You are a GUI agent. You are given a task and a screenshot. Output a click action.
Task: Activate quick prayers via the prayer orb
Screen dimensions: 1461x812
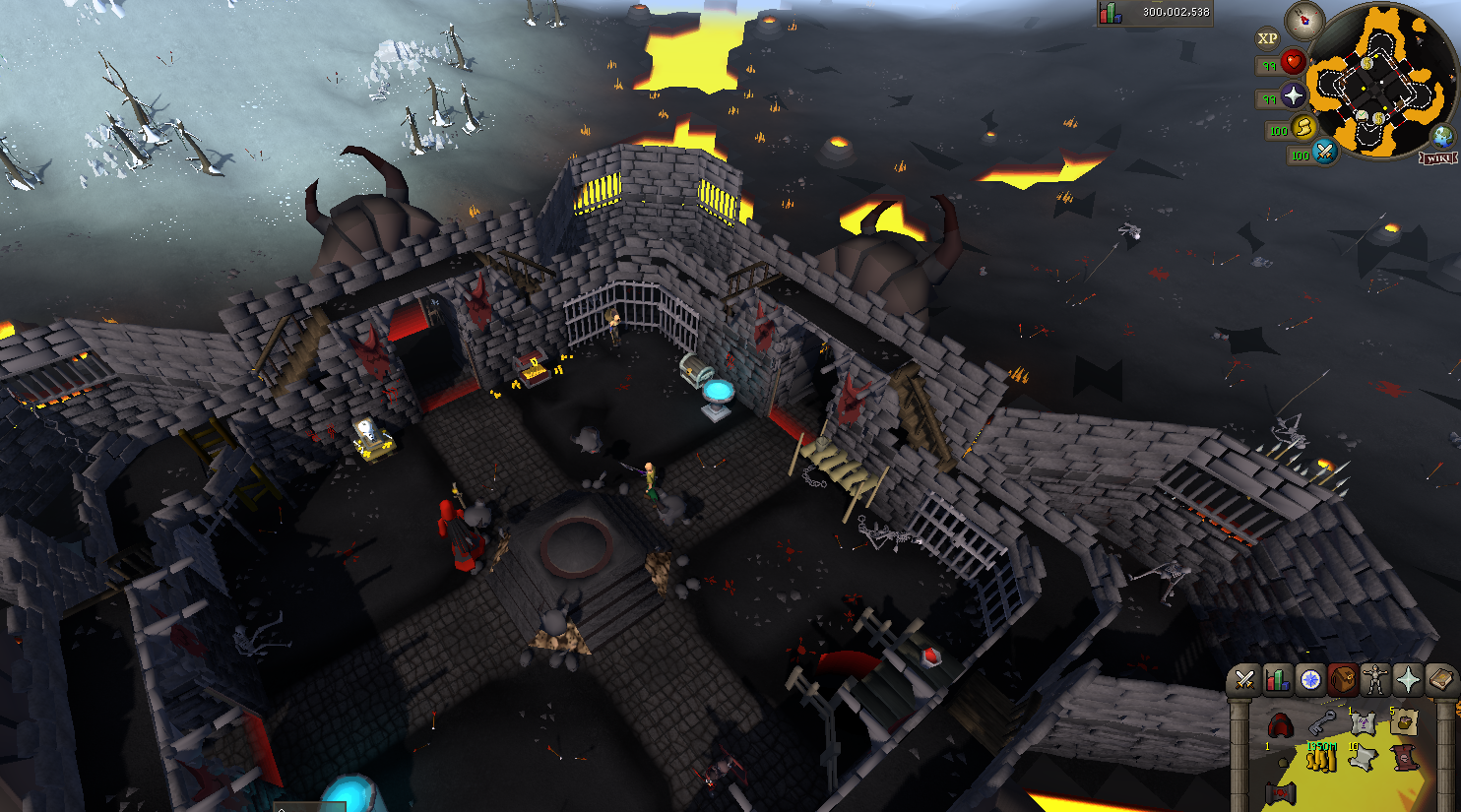pyautogui.click(x=1293, y=96)
